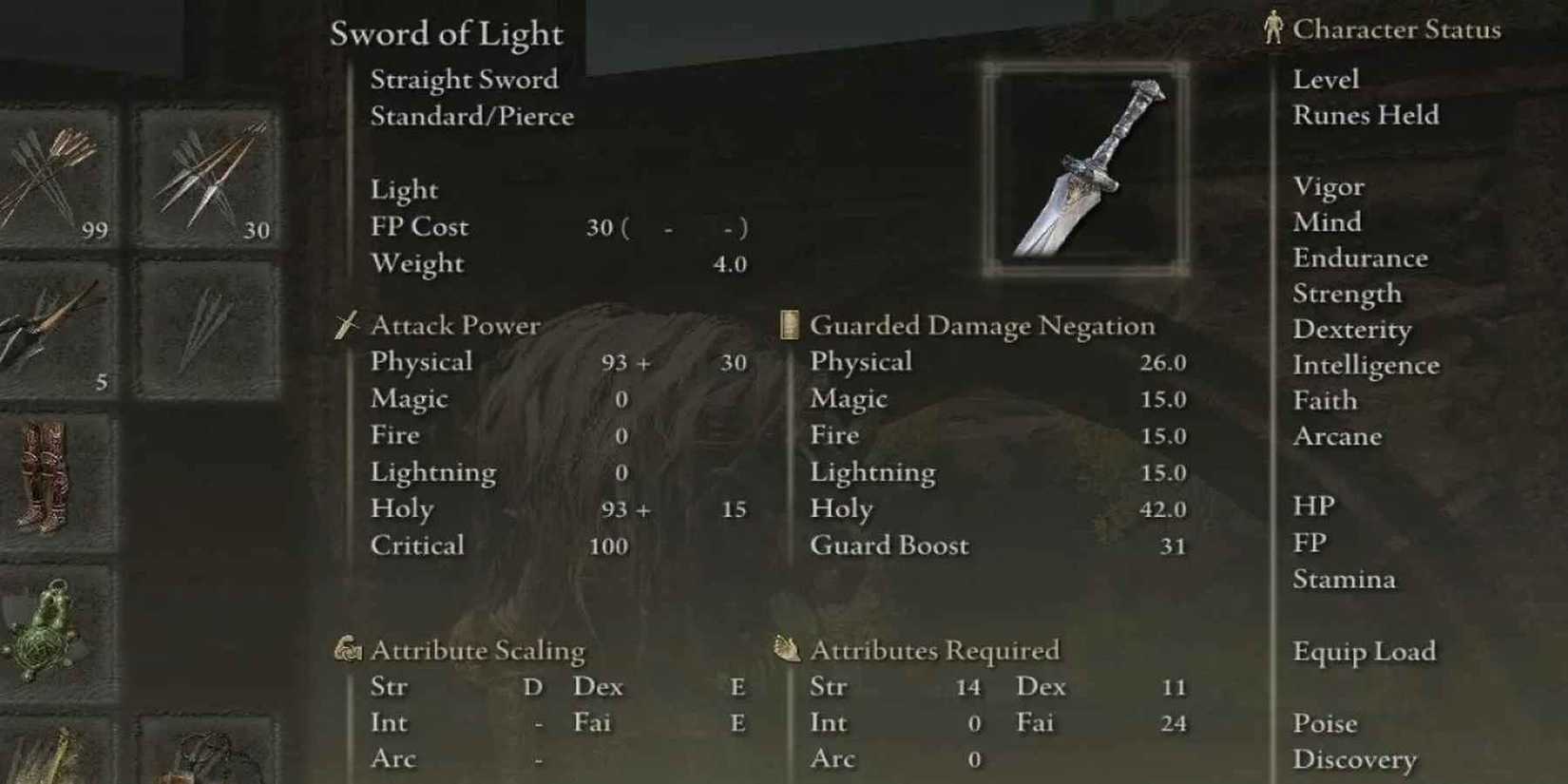Screen dimensions: 1568x784
Task: Click the Guard Boost stat entry
Action: 888,545
